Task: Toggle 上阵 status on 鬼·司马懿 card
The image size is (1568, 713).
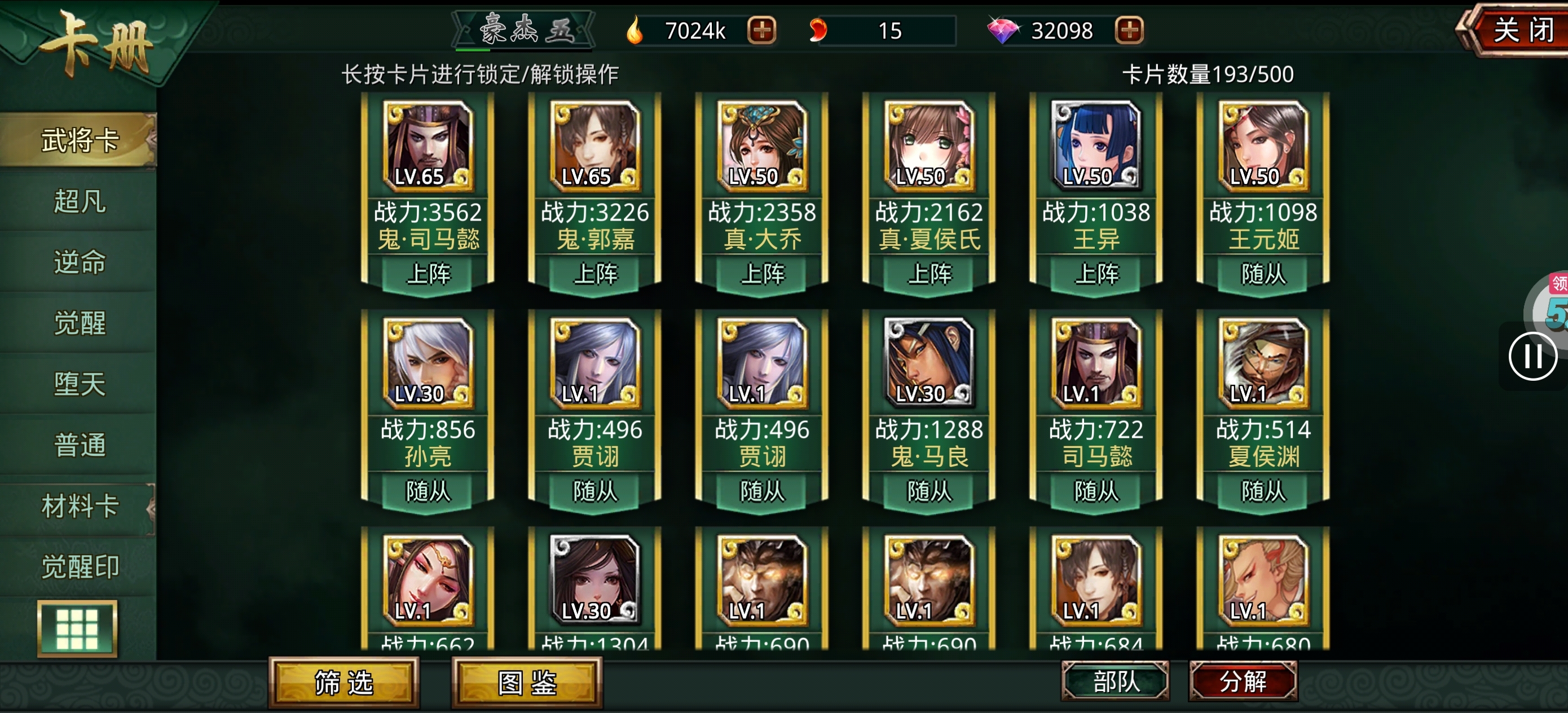Action: coord(430,275)
